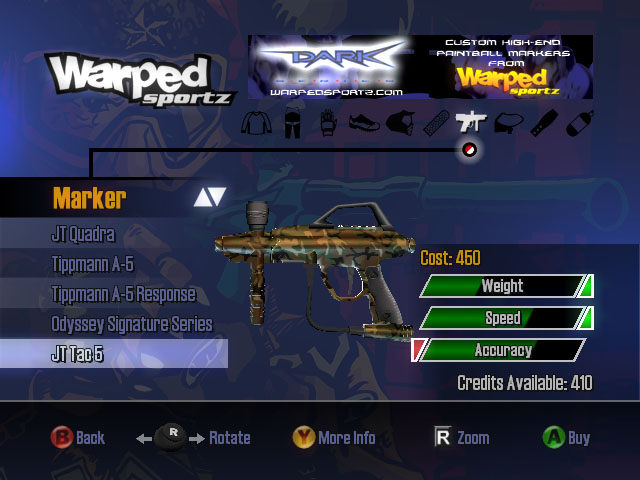The width and height of the screenshot is (640, 480).
Task: Open the jersey category icon
Action: pyautogui.click(x=255, y=125)
